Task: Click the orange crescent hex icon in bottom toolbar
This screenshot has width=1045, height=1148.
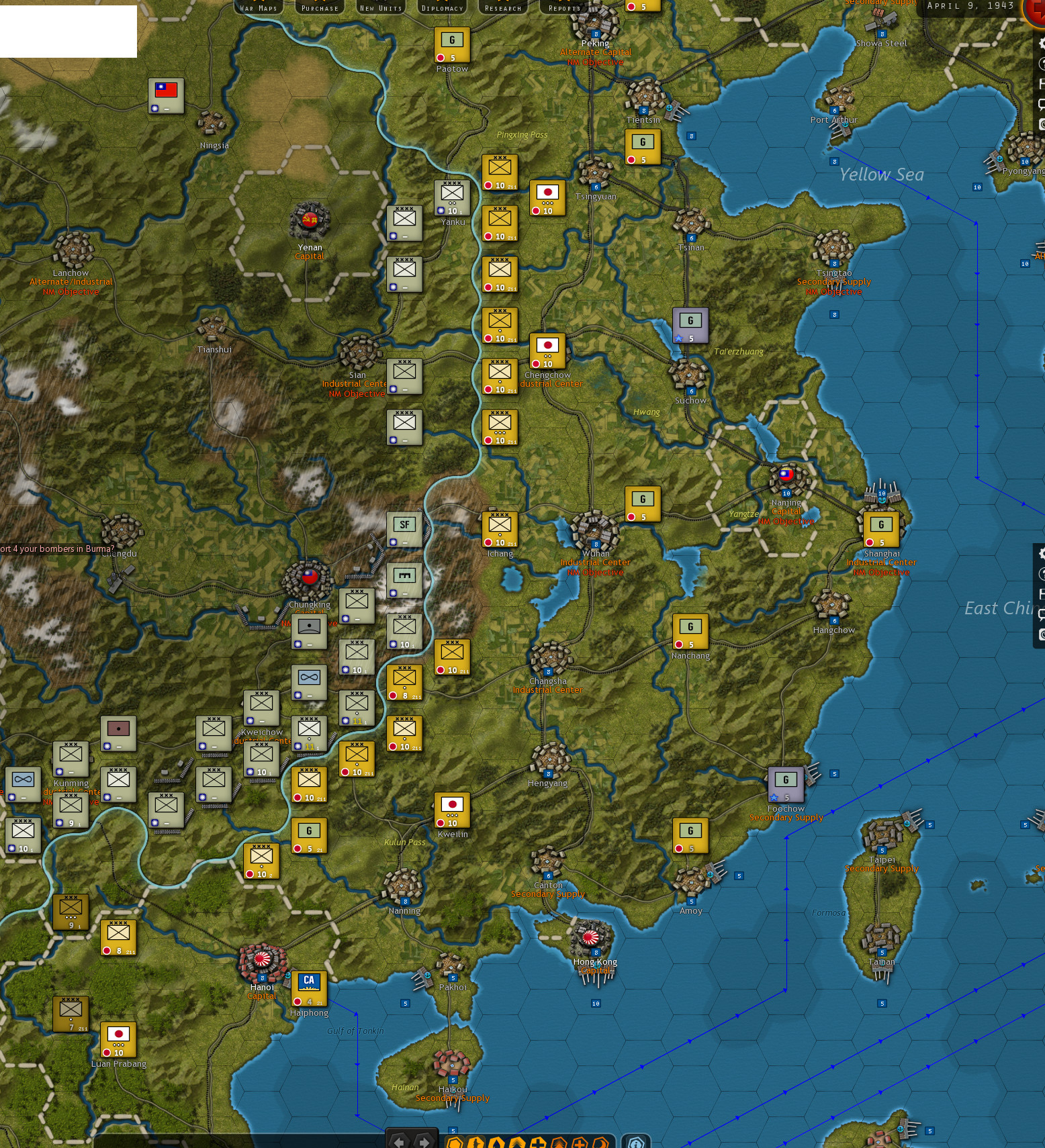Action: pyautogui.click(x=601, y=1141)
